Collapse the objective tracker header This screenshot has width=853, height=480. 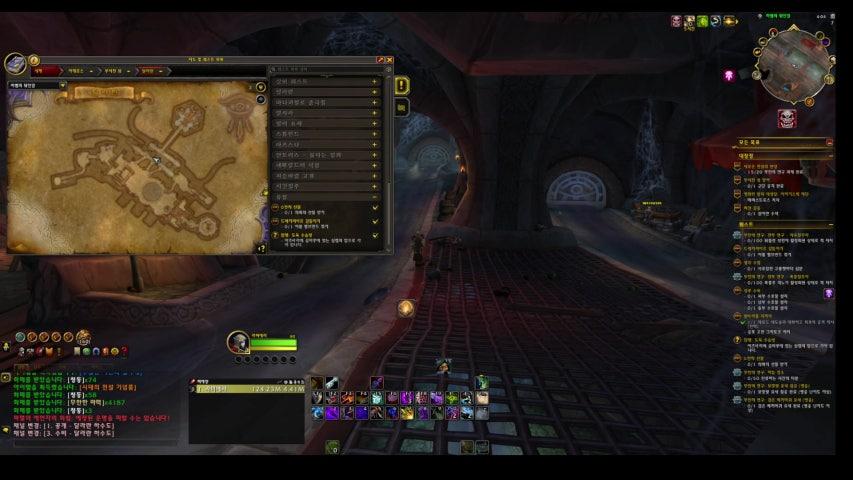pyautogui.click(x=828, y=143)
